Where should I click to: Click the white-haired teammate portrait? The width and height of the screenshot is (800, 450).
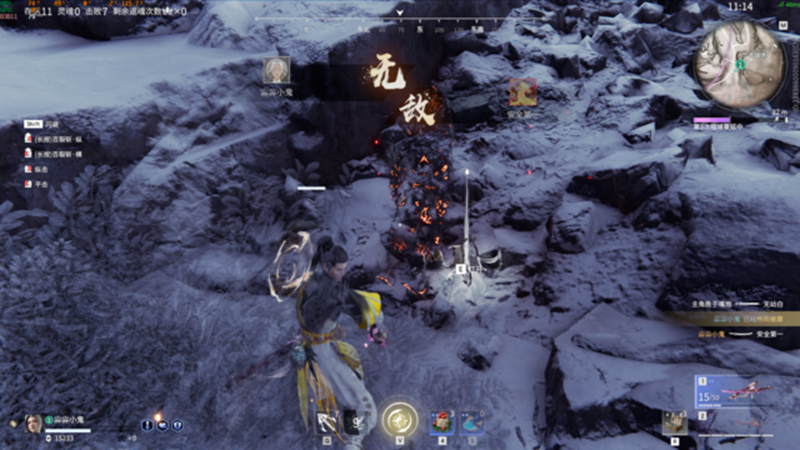pyautogui.click(x=277, y=69)
